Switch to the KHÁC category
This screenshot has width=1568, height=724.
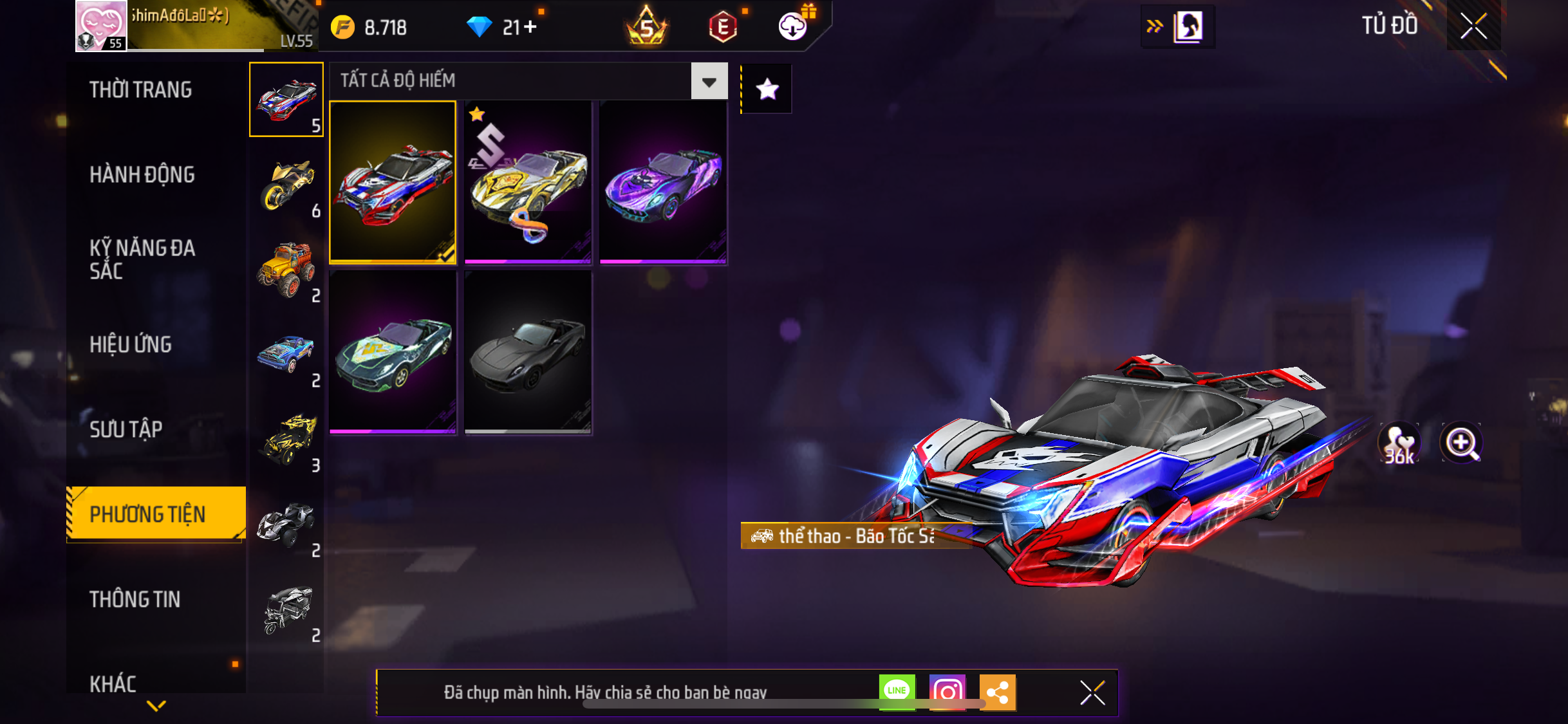[113, 683]
